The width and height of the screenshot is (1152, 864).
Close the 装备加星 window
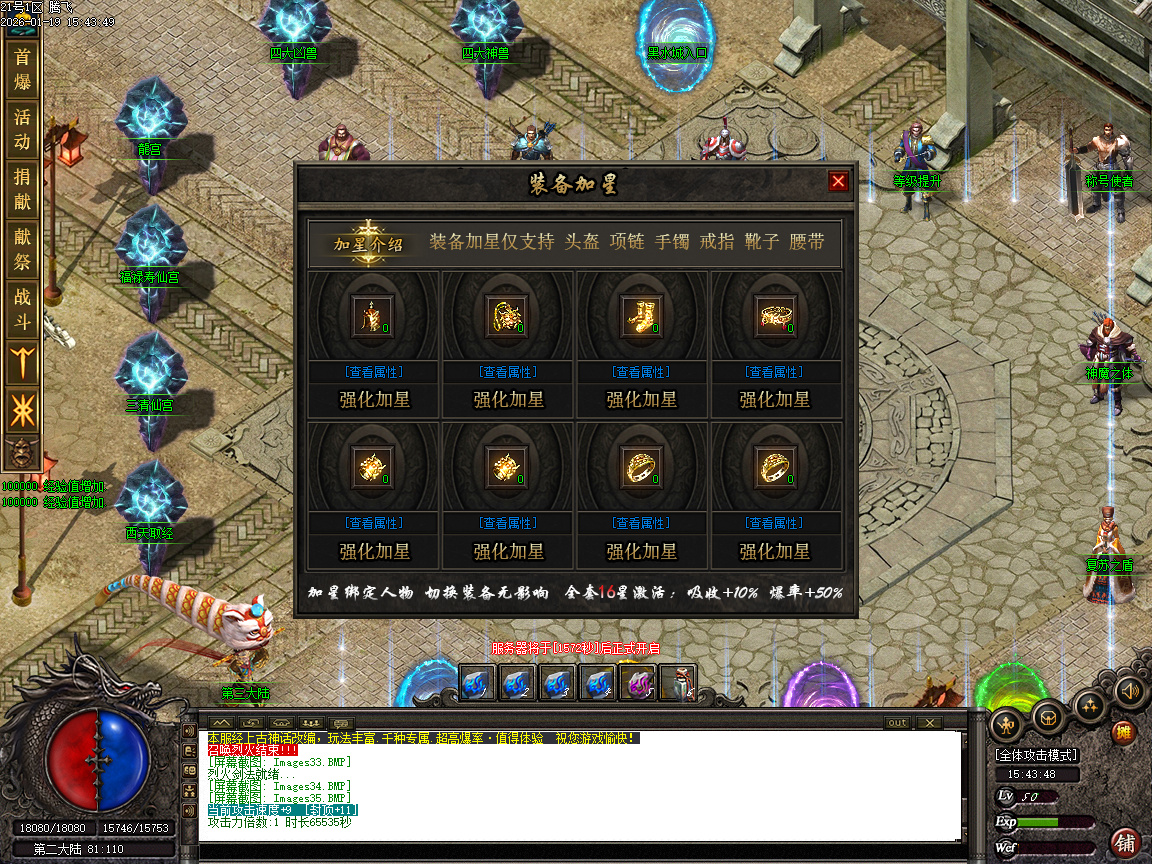[x=838, y=181]
